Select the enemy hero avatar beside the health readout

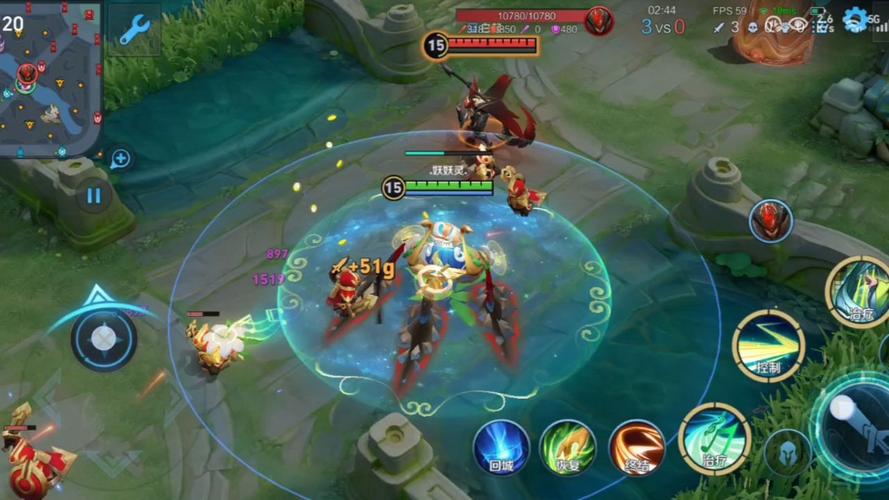coord(599,20)
